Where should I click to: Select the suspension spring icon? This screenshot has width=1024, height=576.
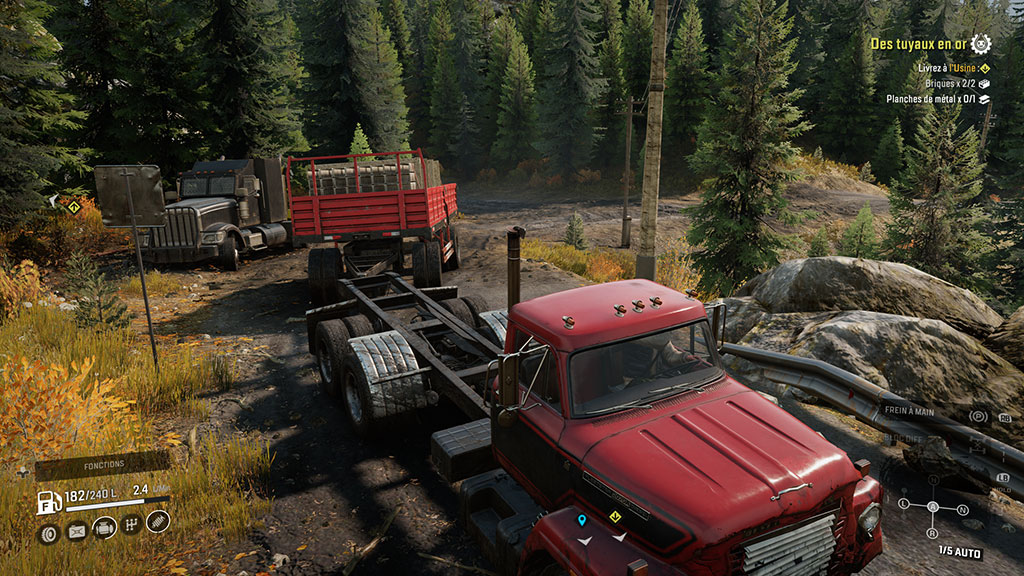click(x=158, y=520)
